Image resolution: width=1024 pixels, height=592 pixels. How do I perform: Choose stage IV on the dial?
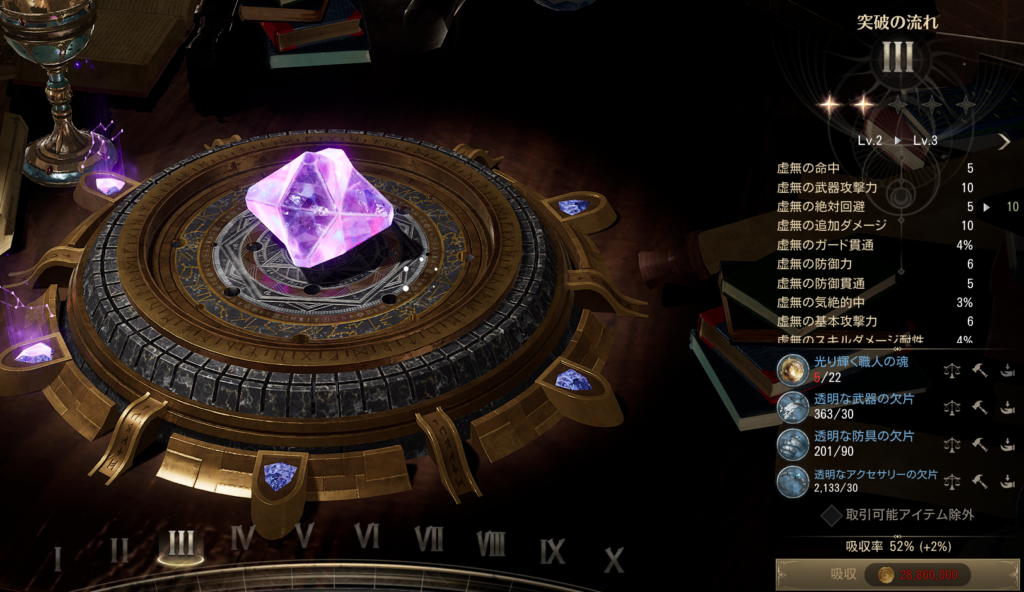point(242,538)
